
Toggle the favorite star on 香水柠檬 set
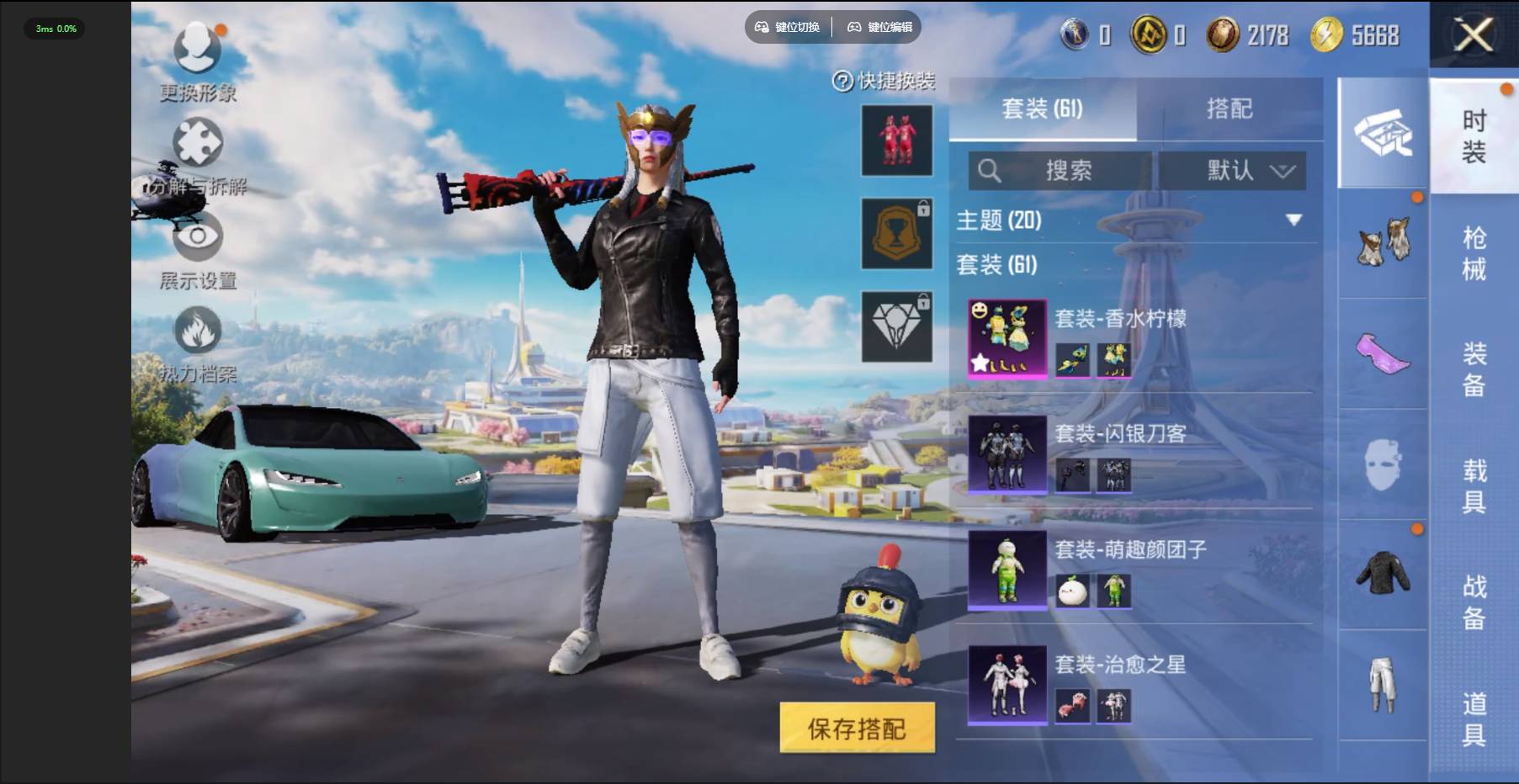tap(982, 363)
